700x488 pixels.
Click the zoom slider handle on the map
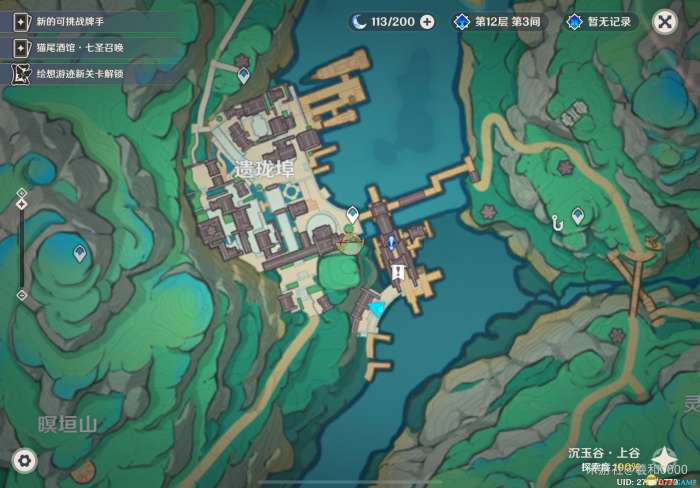[22, 203]
